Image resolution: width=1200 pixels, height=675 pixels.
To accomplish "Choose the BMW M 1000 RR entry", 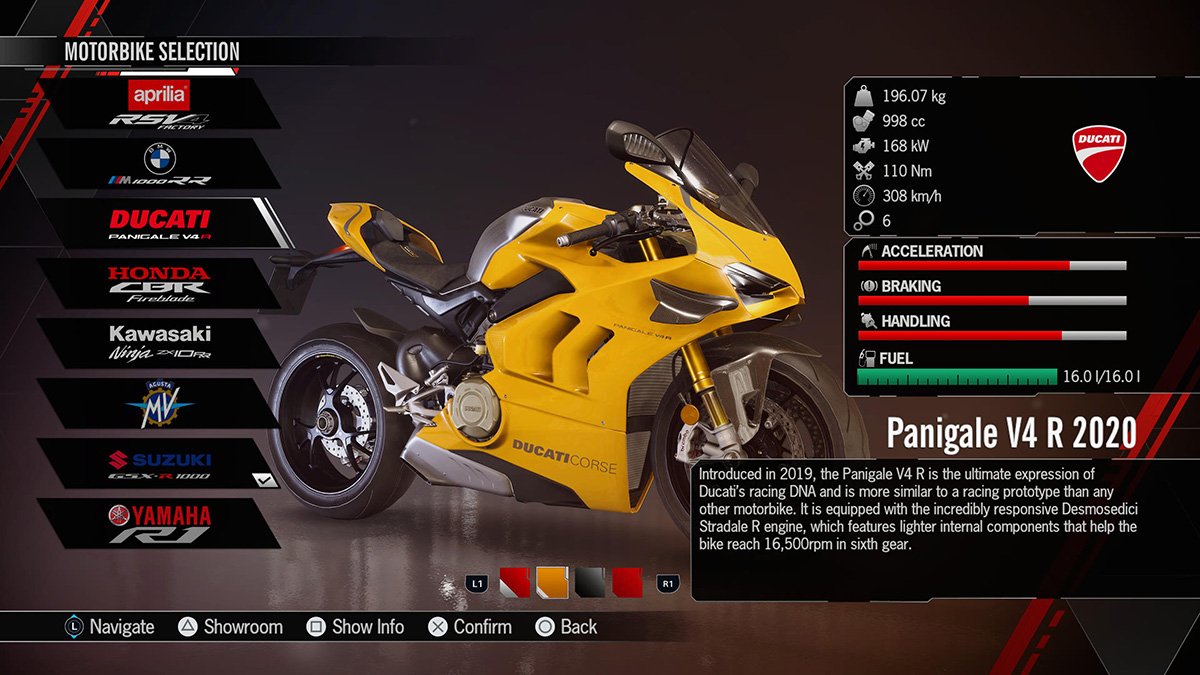I will (158, 164).
